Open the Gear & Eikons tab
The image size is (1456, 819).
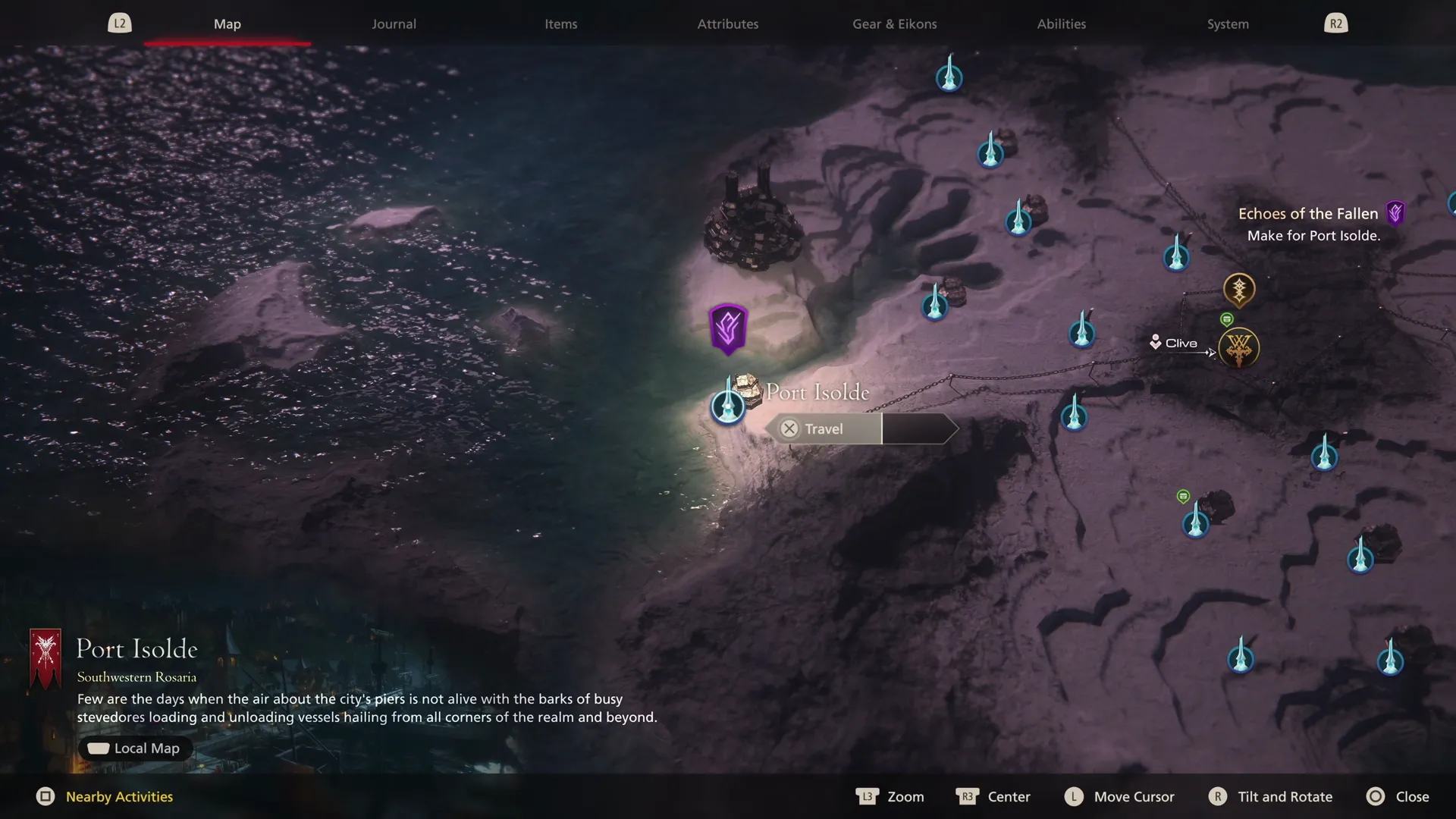[x=894, y=24]
